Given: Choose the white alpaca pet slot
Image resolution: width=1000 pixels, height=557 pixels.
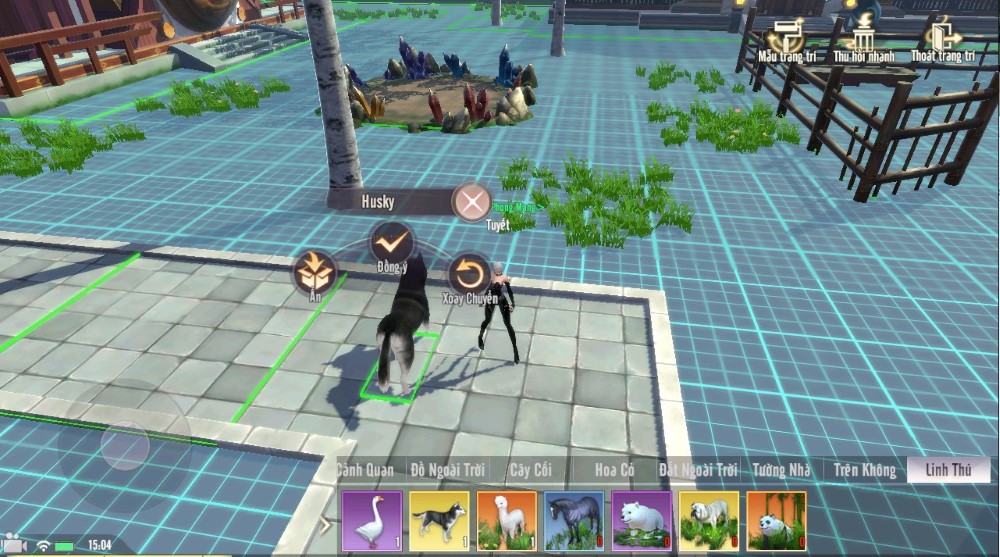Looking at the screenshot, I should 507,521.
